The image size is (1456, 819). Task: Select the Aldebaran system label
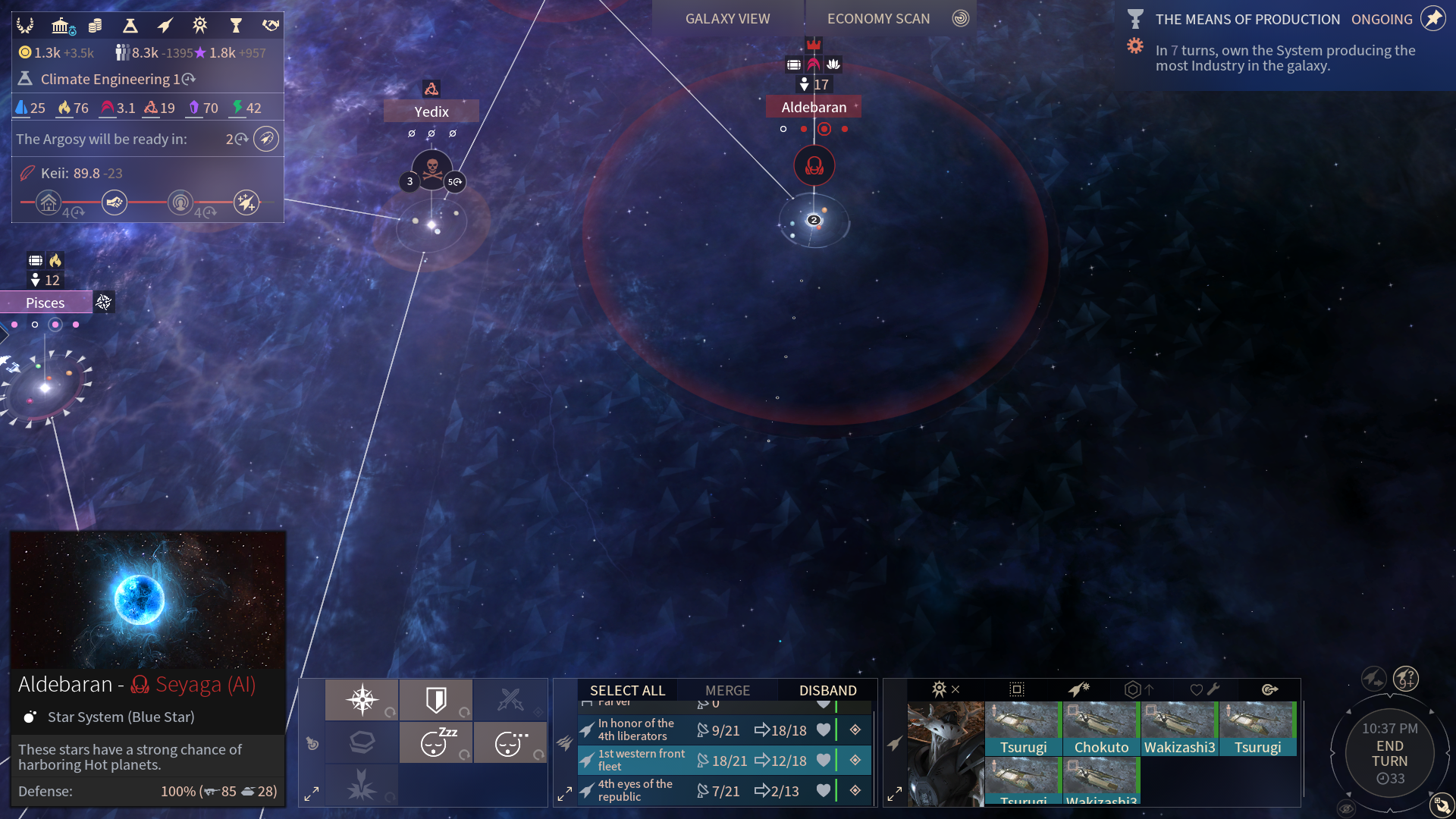tap(814, 107)
